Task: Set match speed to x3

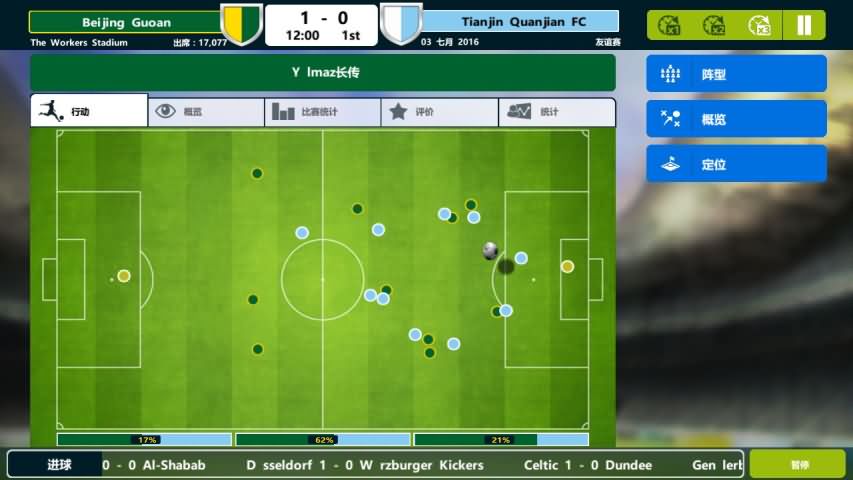Action: (x=760, y=25)
